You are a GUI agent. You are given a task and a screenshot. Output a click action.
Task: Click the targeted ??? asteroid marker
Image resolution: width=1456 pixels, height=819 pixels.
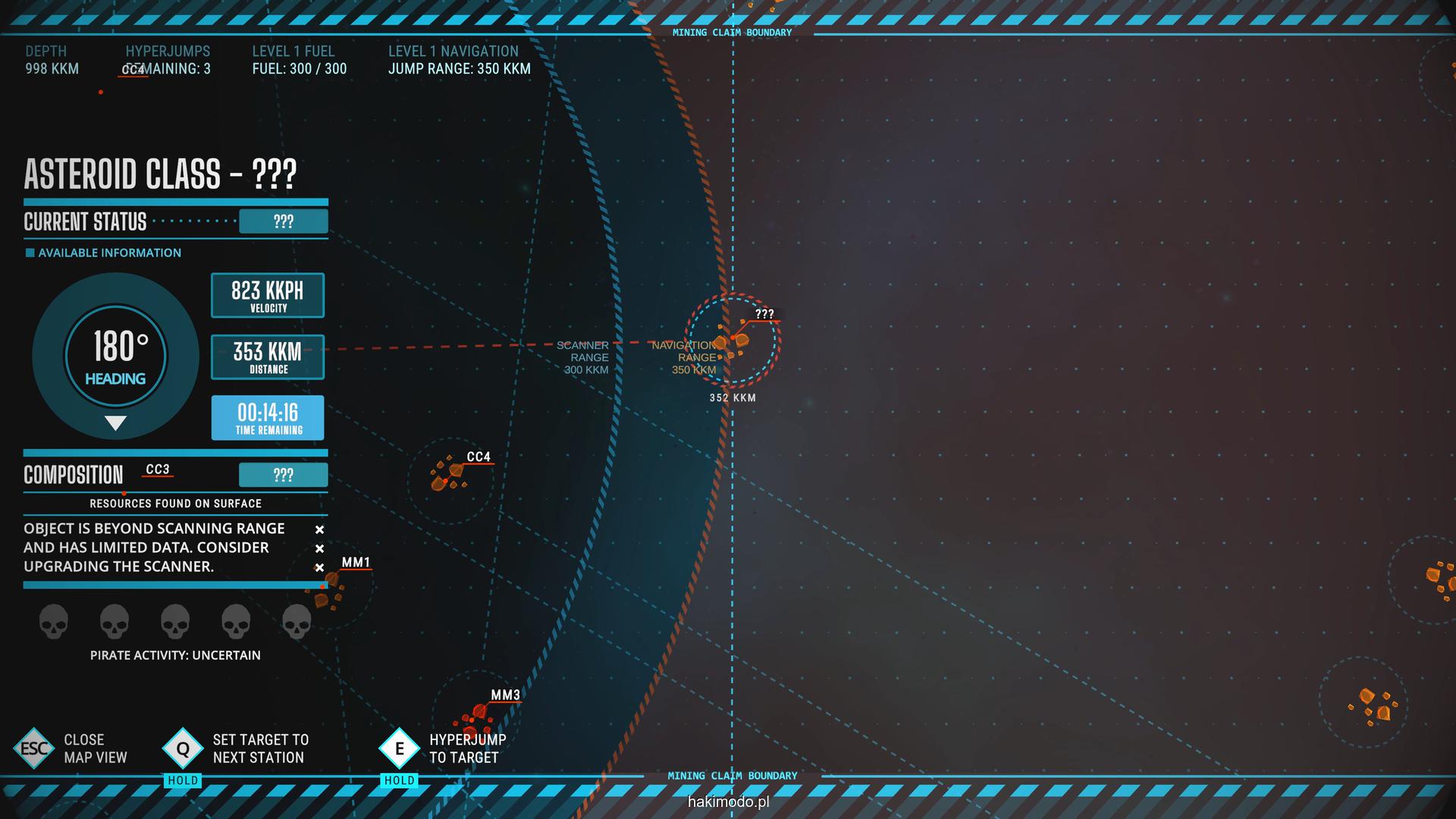733,340
